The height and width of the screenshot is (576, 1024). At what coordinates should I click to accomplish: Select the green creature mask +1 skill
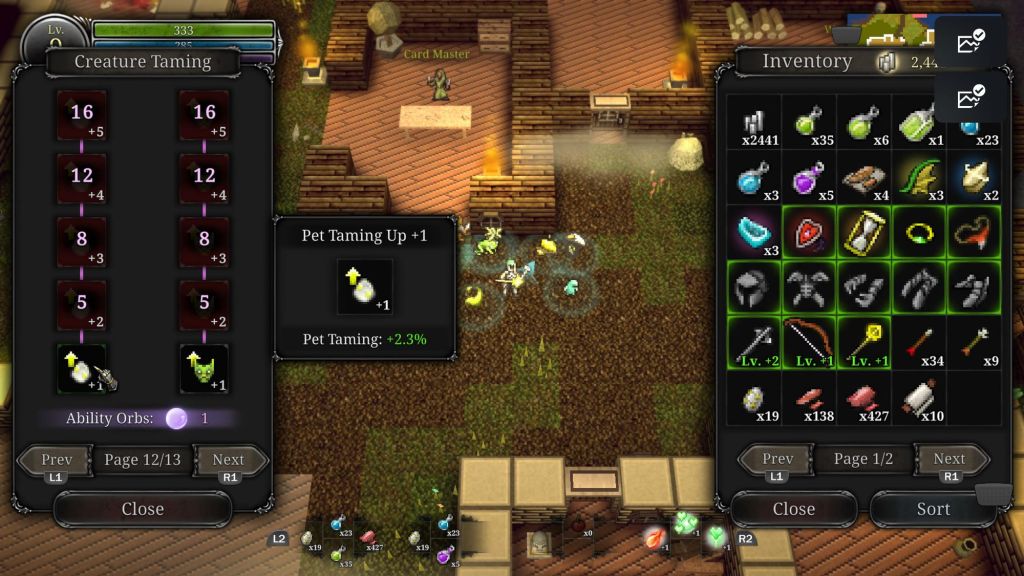point(204,369)
